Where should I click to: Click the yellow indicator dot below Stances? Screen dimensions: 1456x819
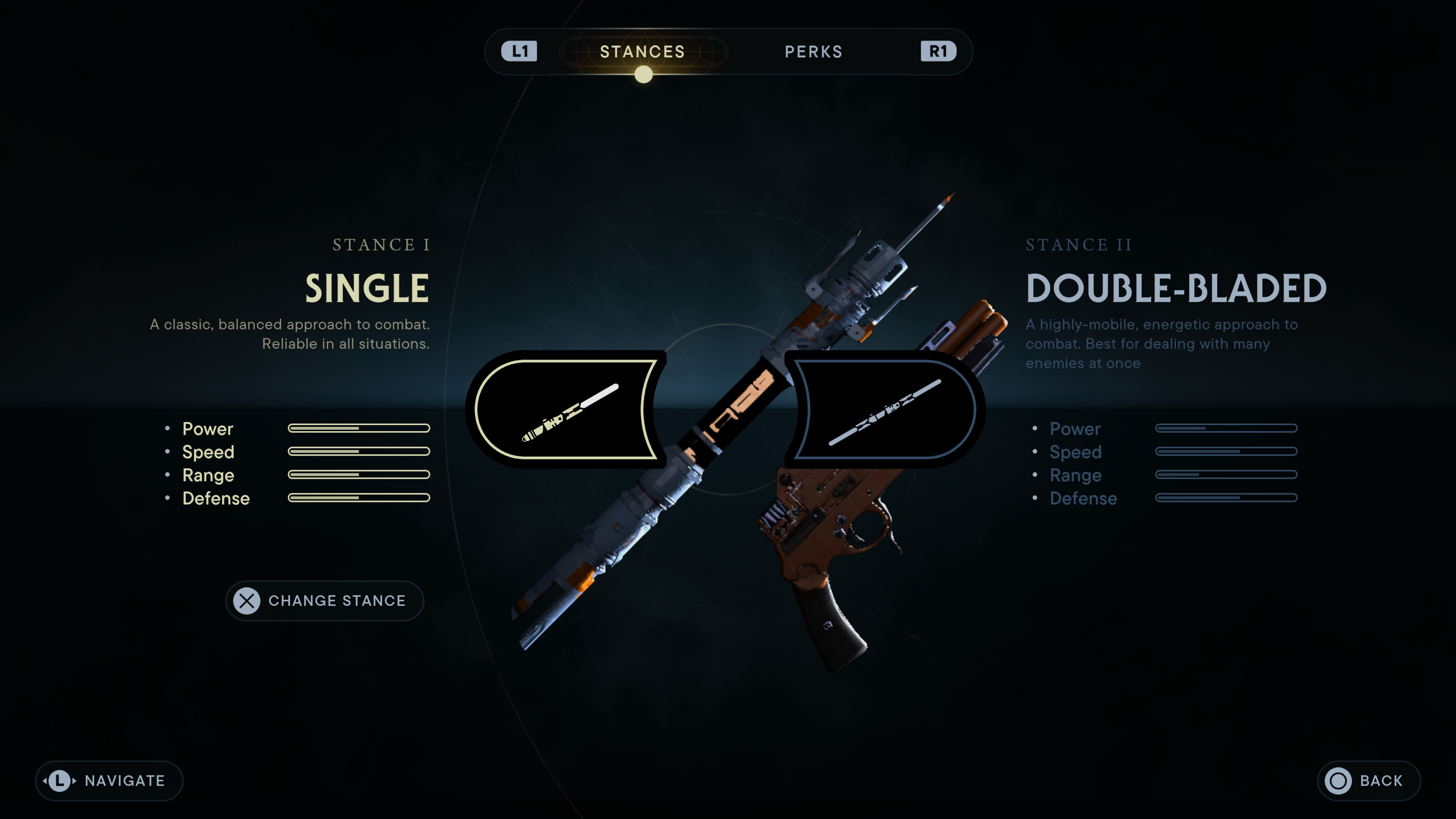coord(643,74)
